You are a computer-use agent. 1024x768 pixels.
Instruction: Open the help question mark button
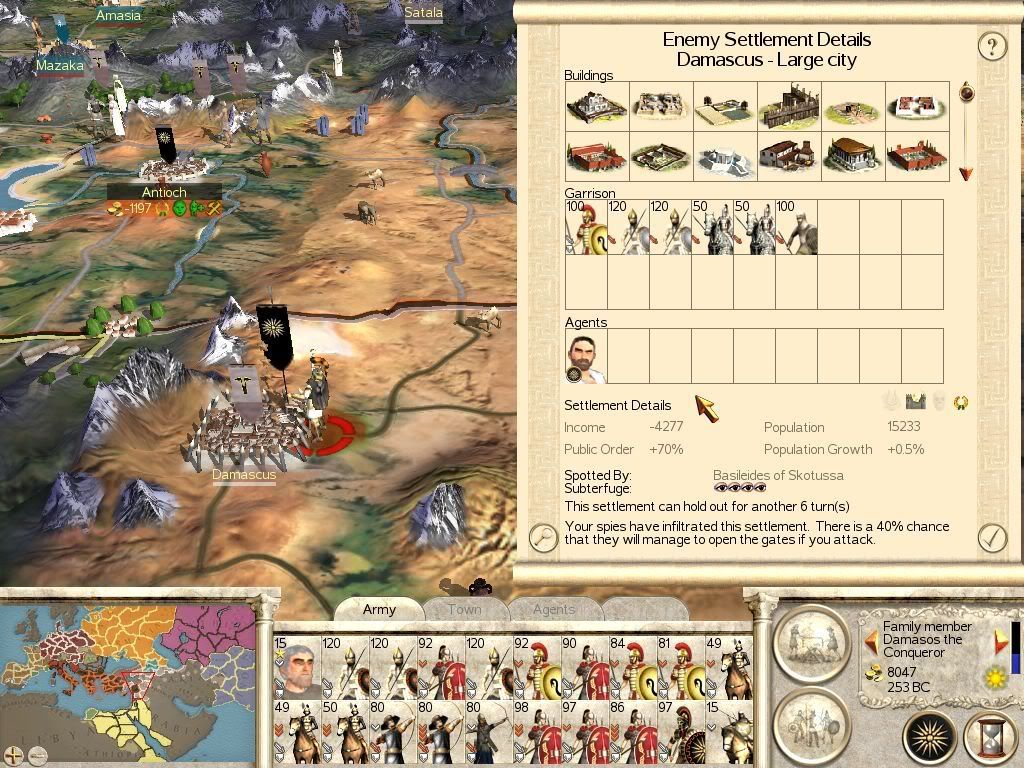pyautogui.click(x=991, y=46)
